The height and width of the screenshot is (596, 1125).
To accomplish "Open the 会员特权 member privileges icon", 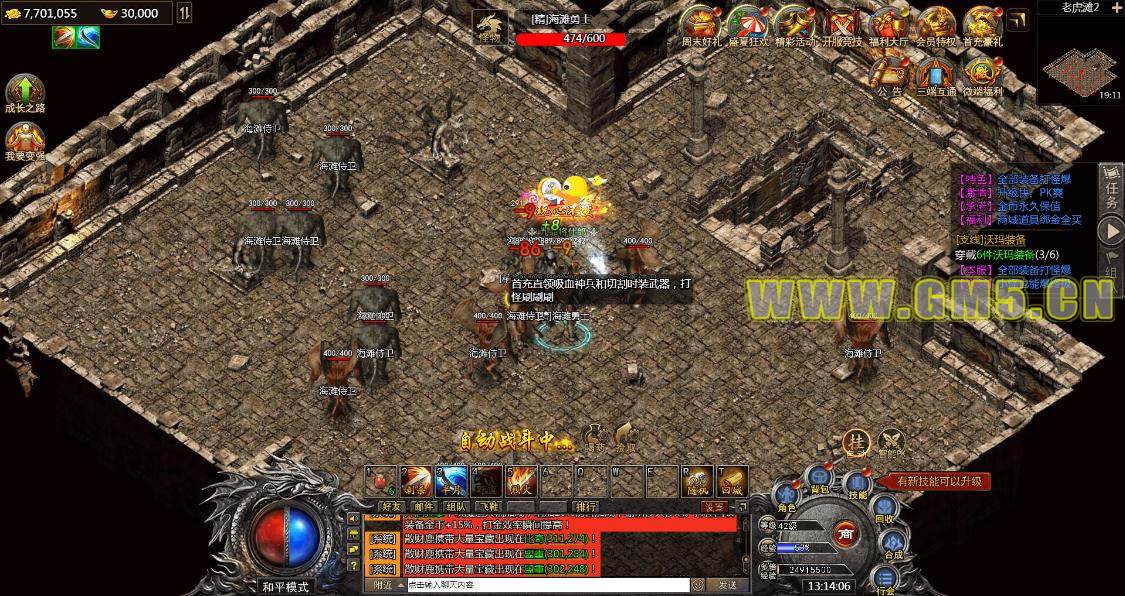I will coord(936,24).
